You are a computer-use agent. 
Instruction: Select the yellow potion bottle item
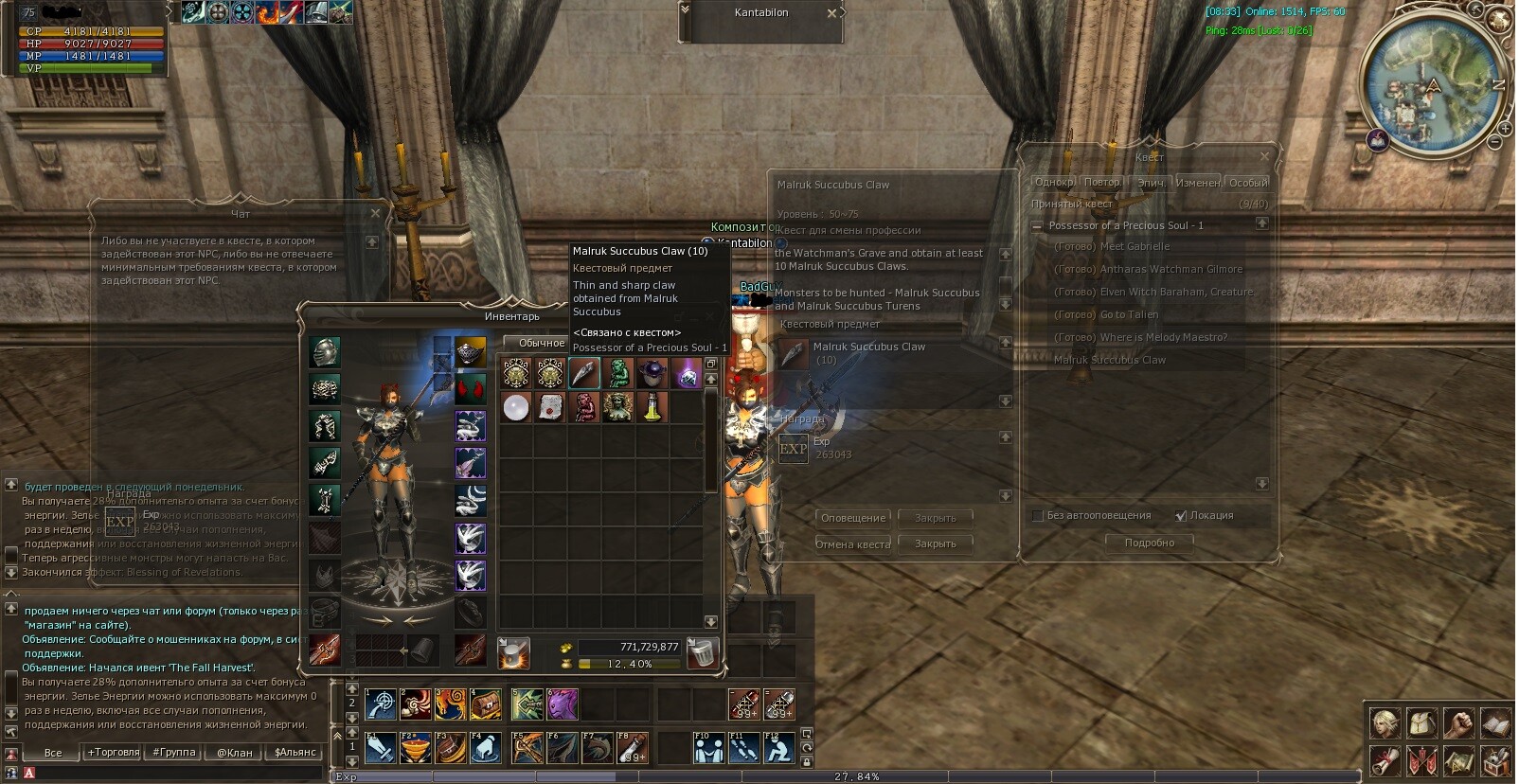pos(652,408)
